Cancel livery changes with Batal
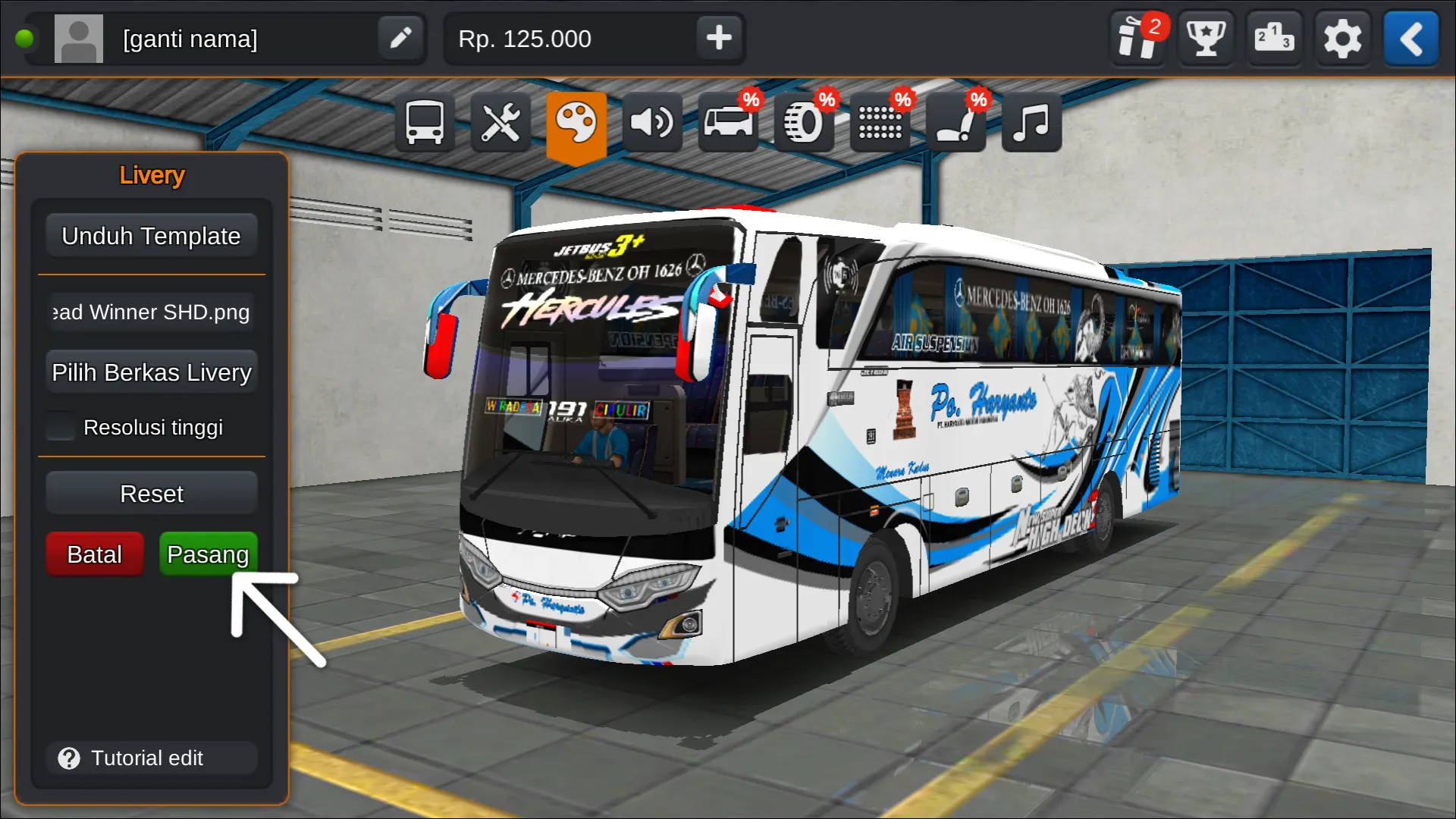 point(94,554)
